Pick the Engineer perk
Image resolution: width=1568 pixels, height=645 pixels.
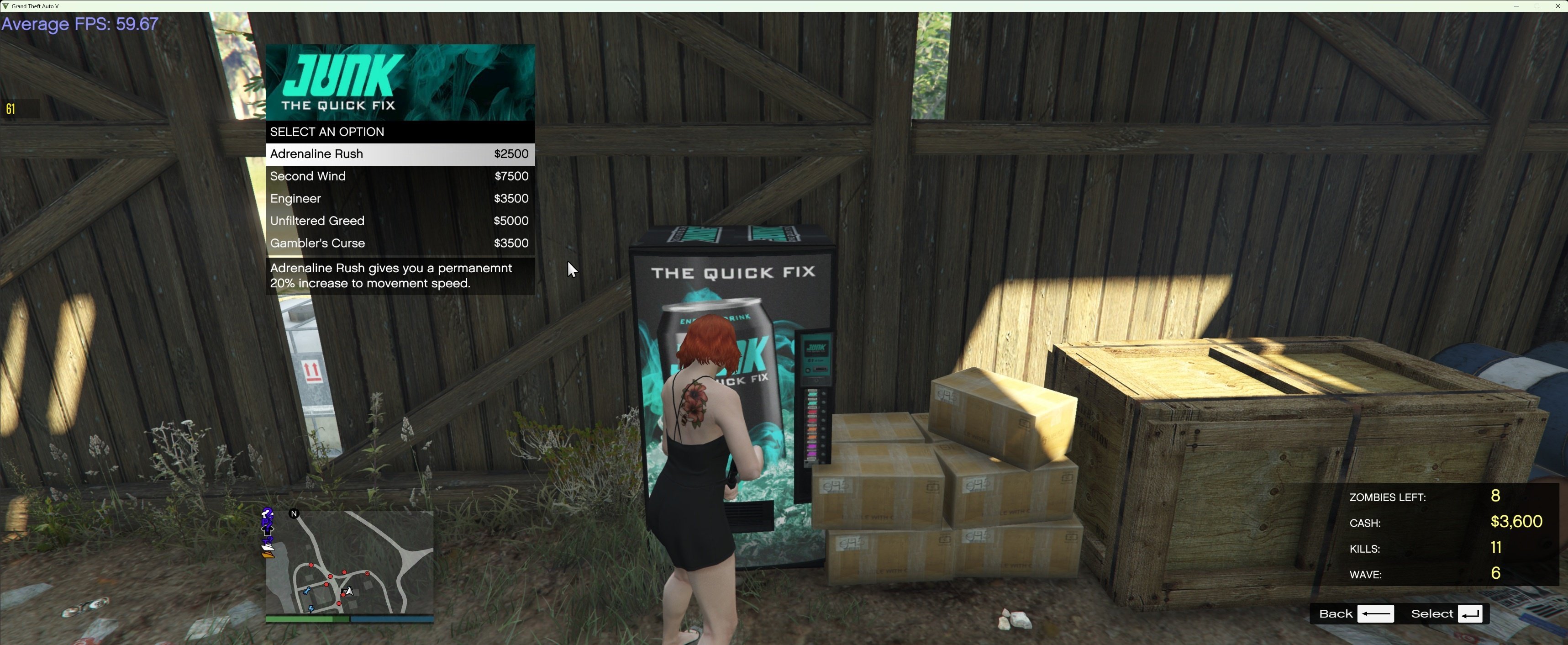click(x=399, y=199)
